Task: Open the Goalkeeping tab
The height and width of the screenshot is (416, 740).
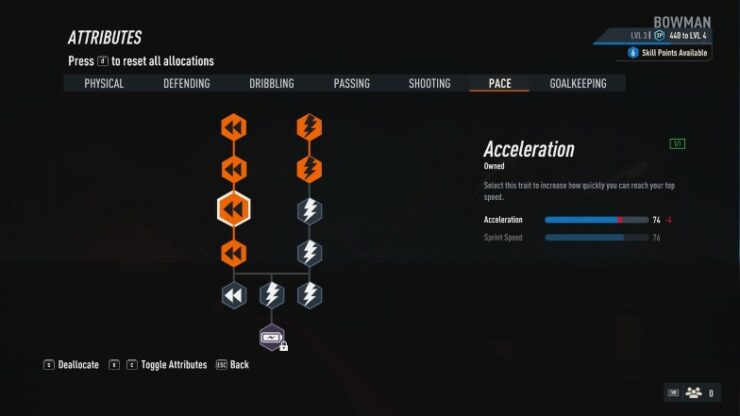Action: point(578,84)
